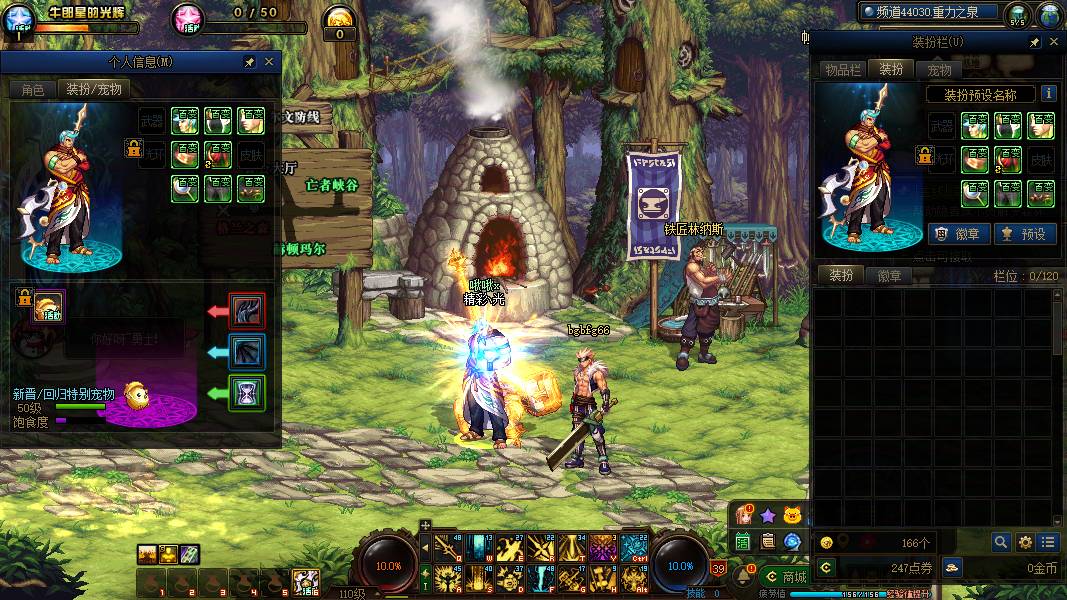Viewport: 1067px width, 600px height.
Task: Open the gear settings button in inventory
Action: coord(1025,542)
